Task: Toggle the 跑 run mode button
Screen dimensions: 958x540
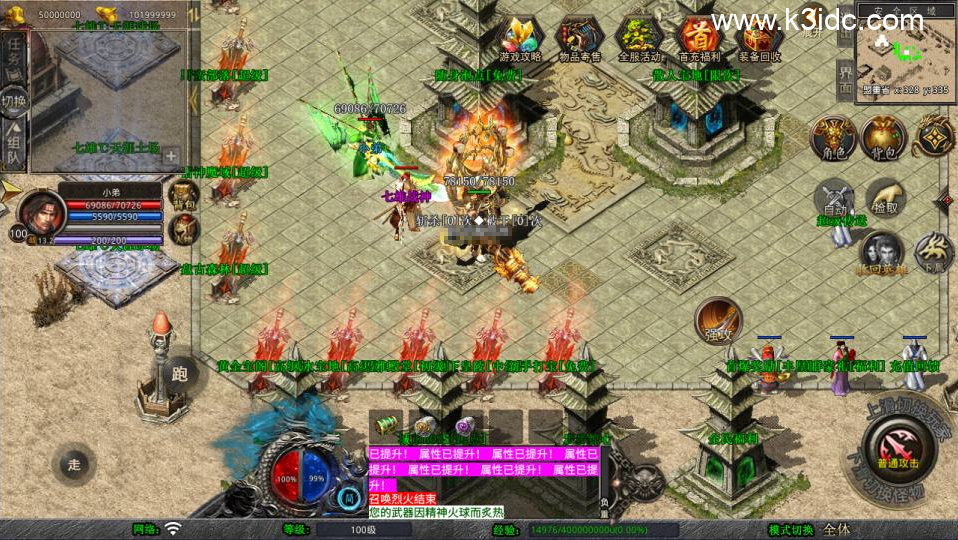Action: [x=180, y=375]
